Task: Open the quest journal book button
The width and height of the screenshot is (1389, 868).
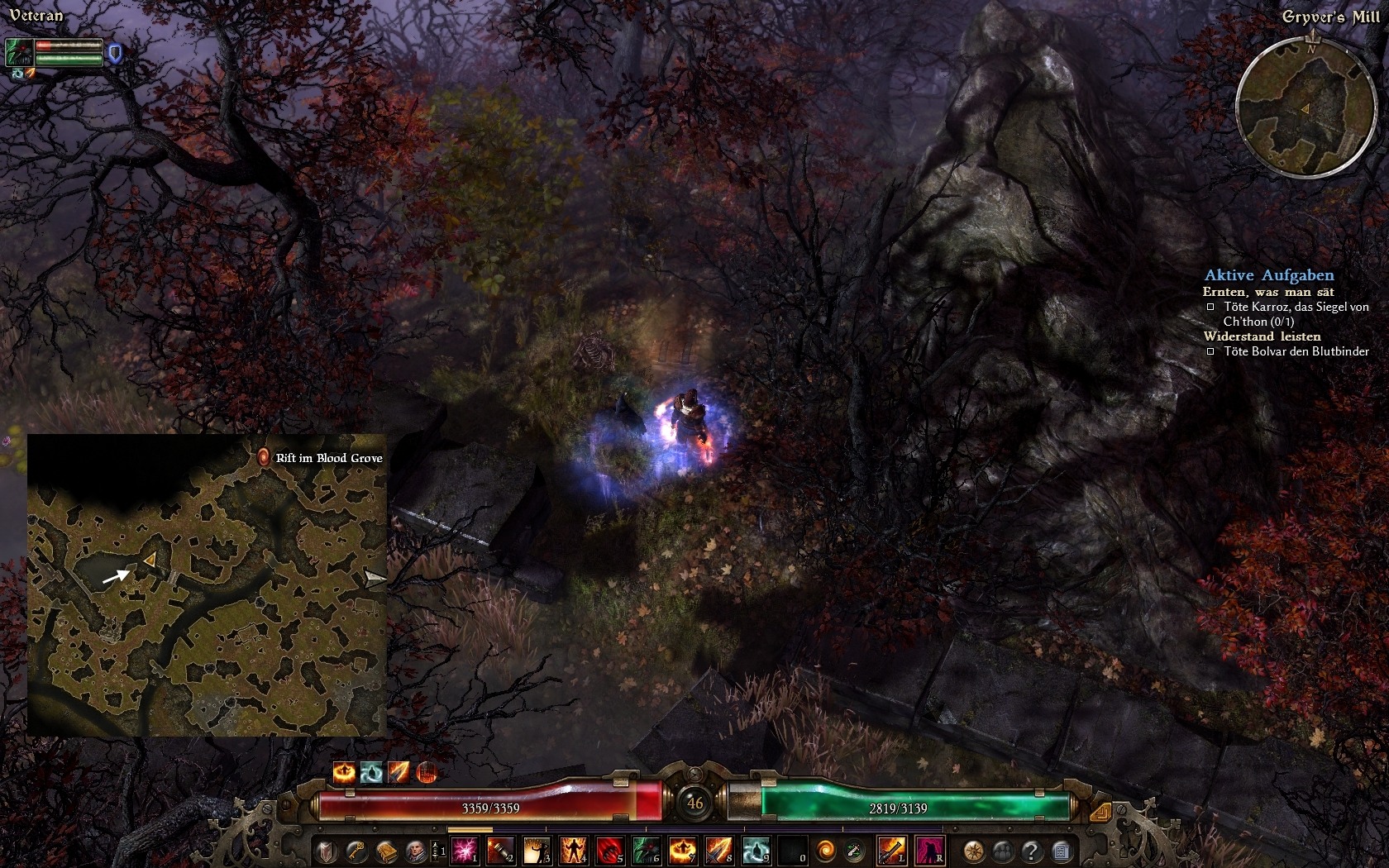Action: [386, 850]
